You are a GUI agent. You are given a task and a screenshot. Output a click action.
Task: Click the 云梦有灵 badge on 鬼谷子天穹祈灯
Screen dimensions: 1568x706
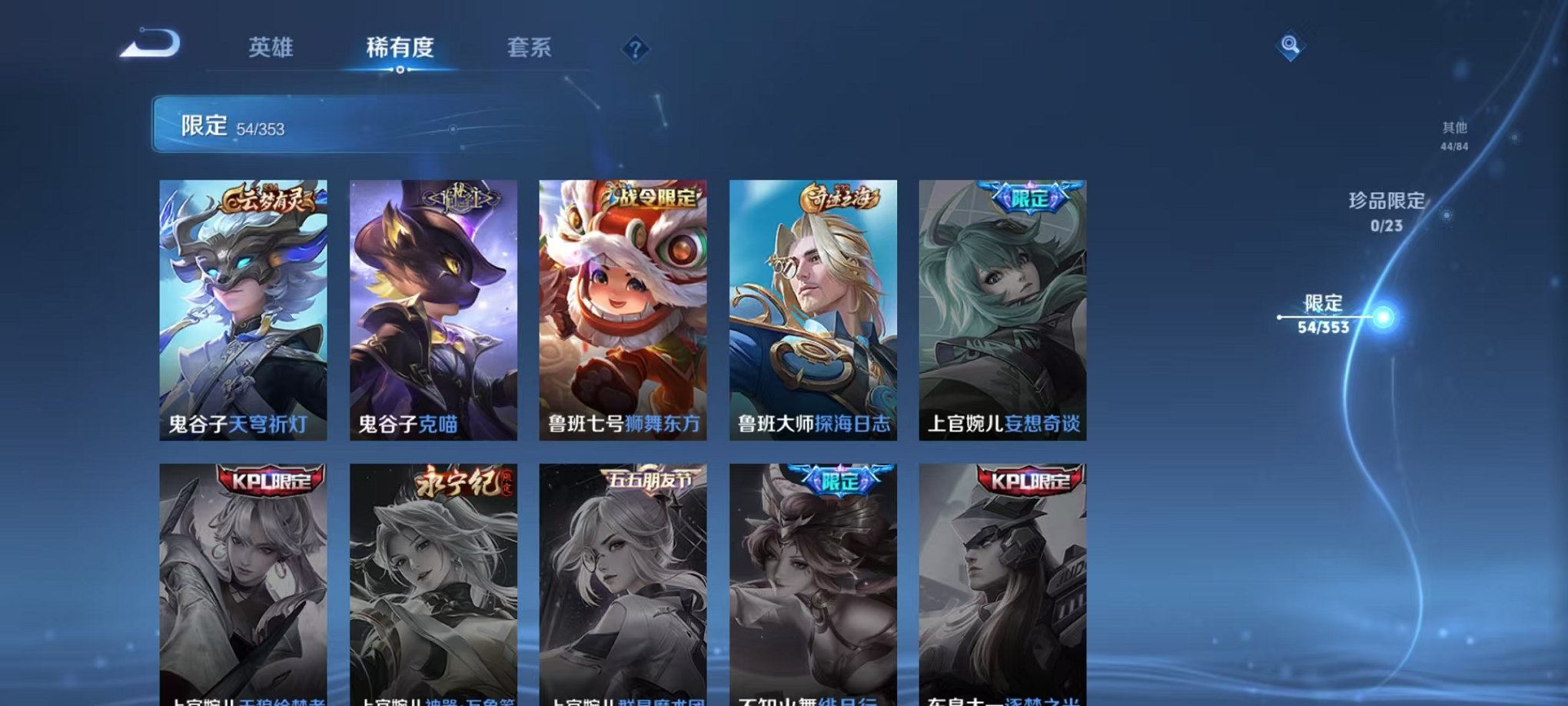click(270, 201)
